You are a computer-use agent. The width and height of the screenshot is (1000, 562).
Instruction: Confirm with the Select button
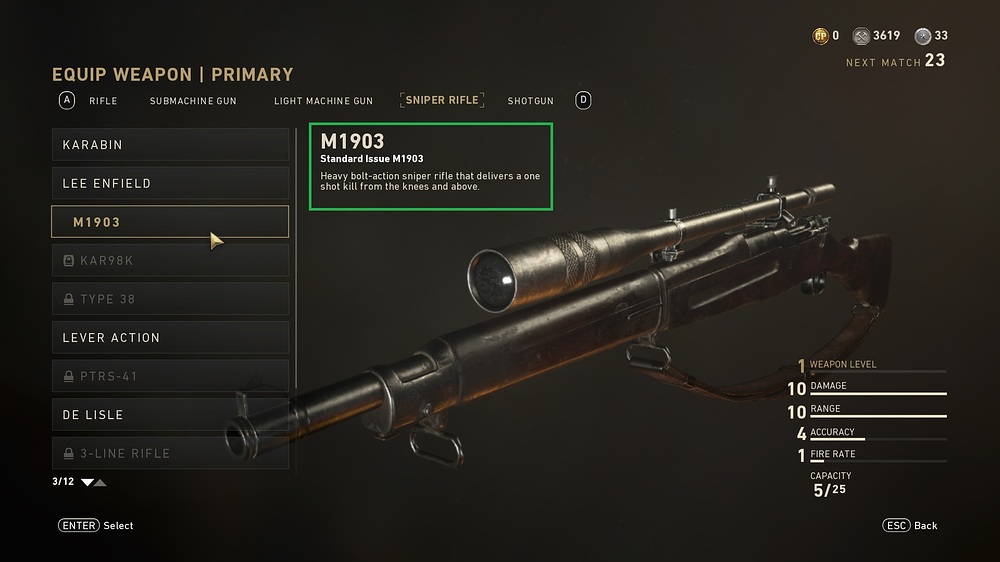click(x=96, y=525)
